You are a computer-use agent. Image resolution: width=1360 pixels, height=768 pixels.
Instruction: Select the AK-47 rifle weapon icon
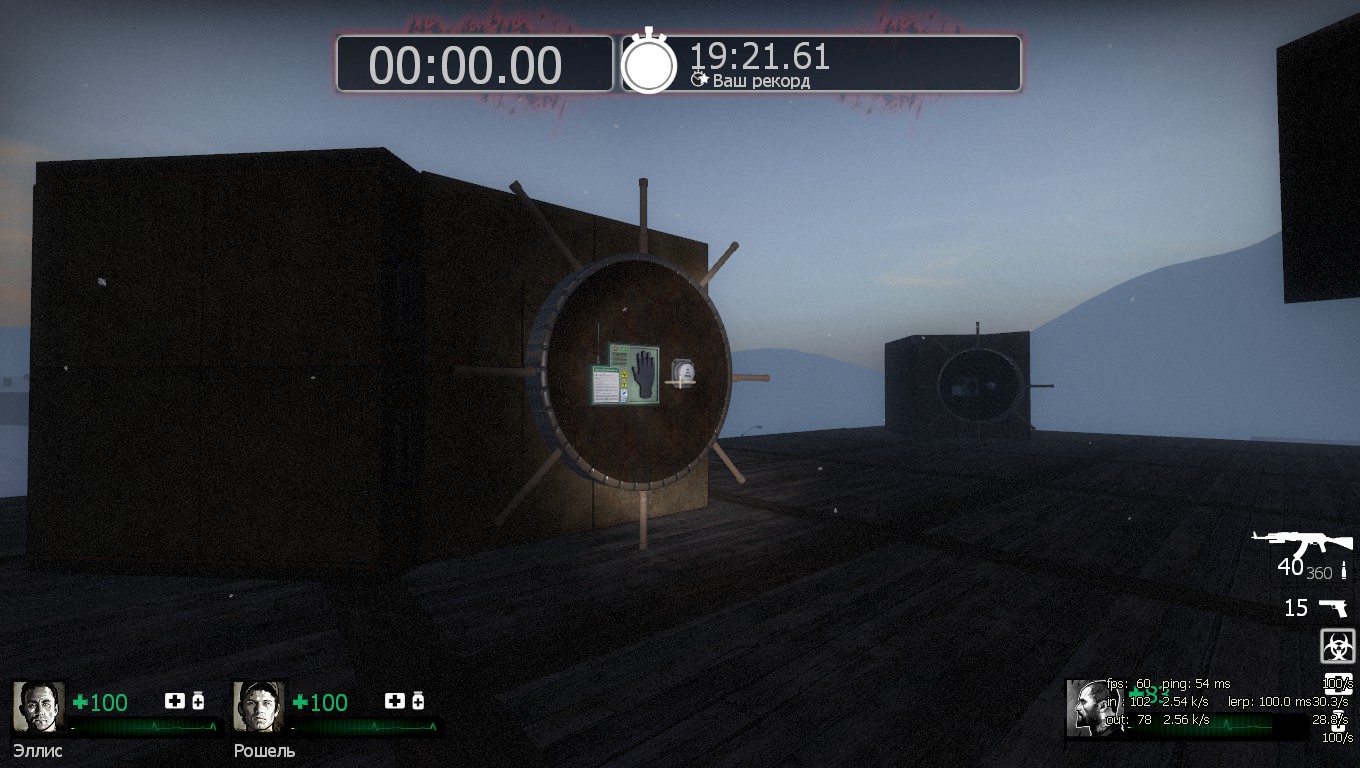point(1302,544)
